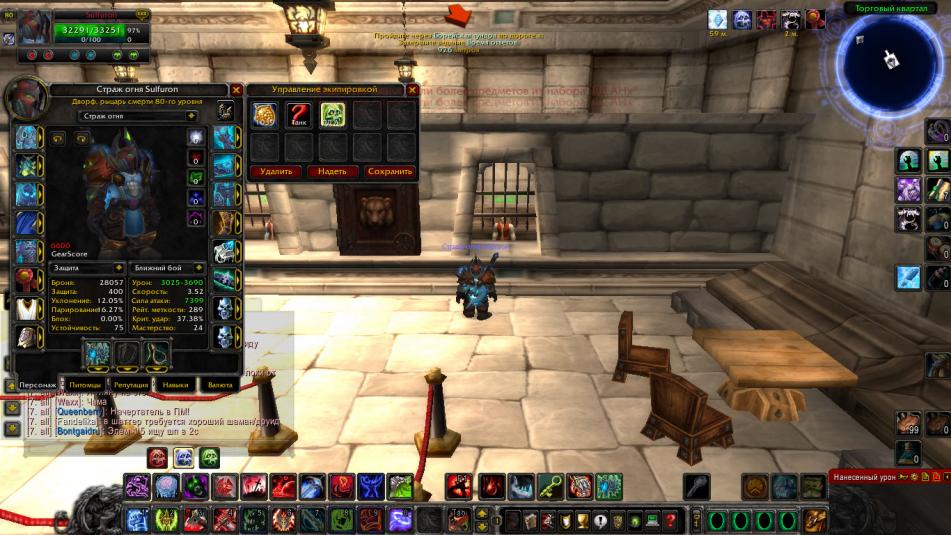Equip the set with the Надеть button
The width and height of the screenshot is (951, 535).
point(332,171)
